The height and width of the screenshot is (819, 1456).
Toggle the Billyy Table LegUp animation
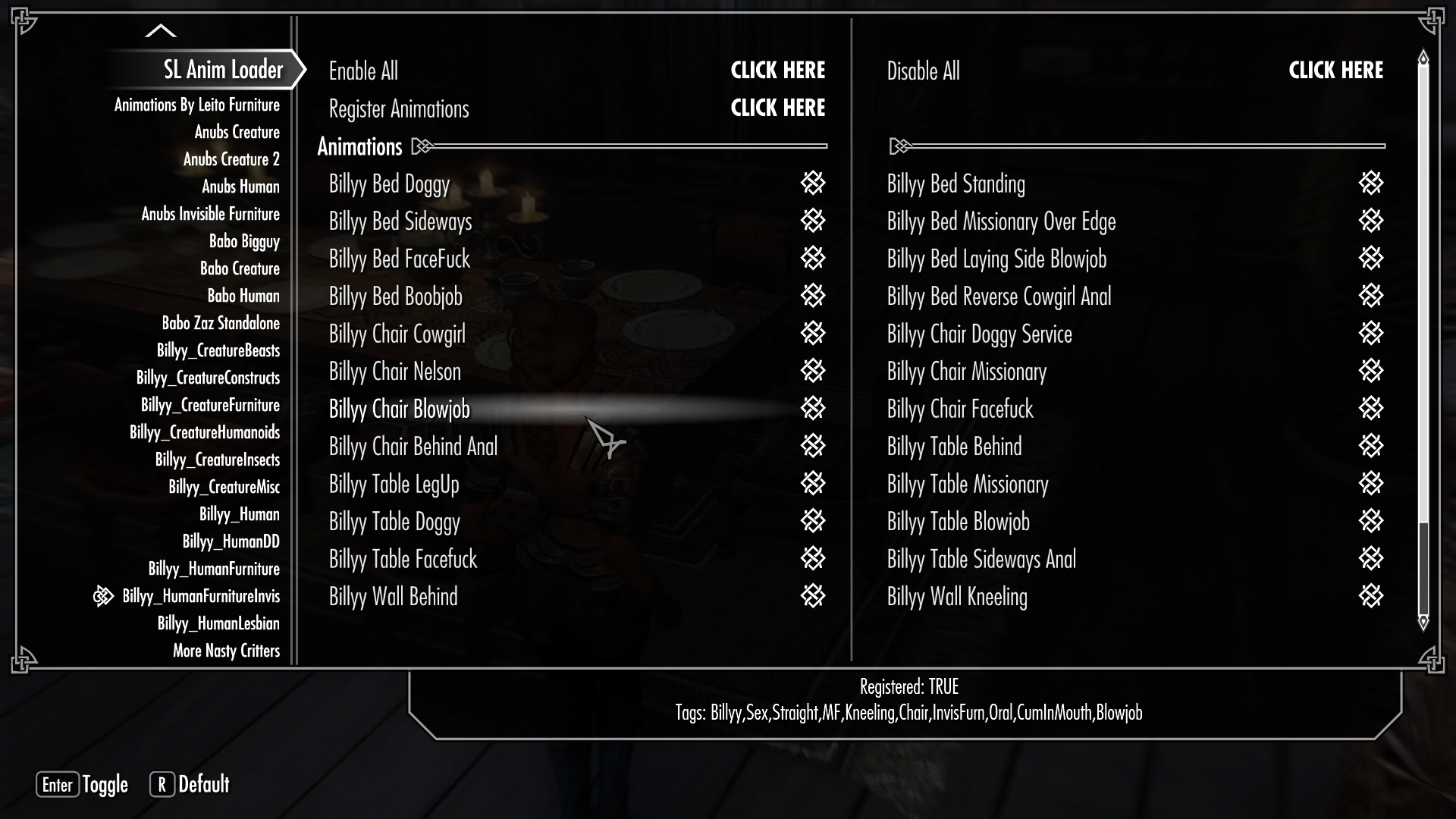point(813,484)
